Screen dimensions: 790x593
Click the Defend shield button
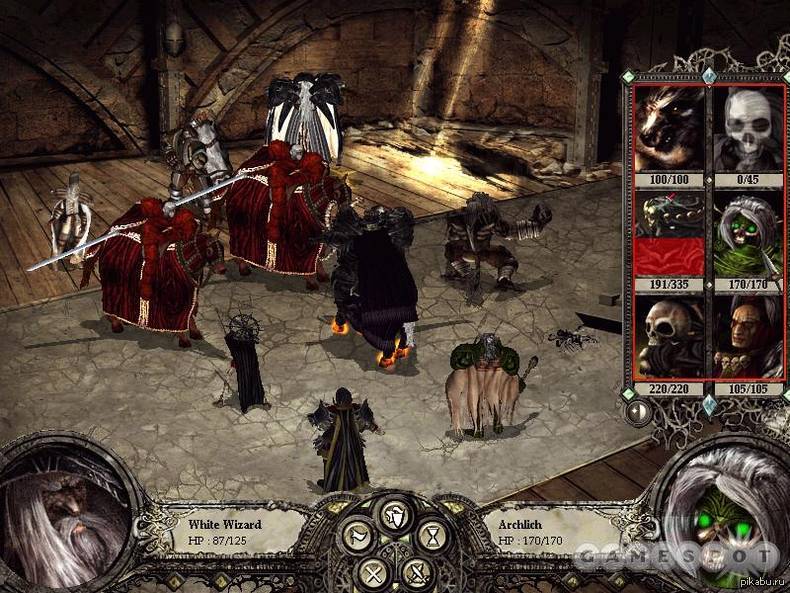tap(394, 515)
